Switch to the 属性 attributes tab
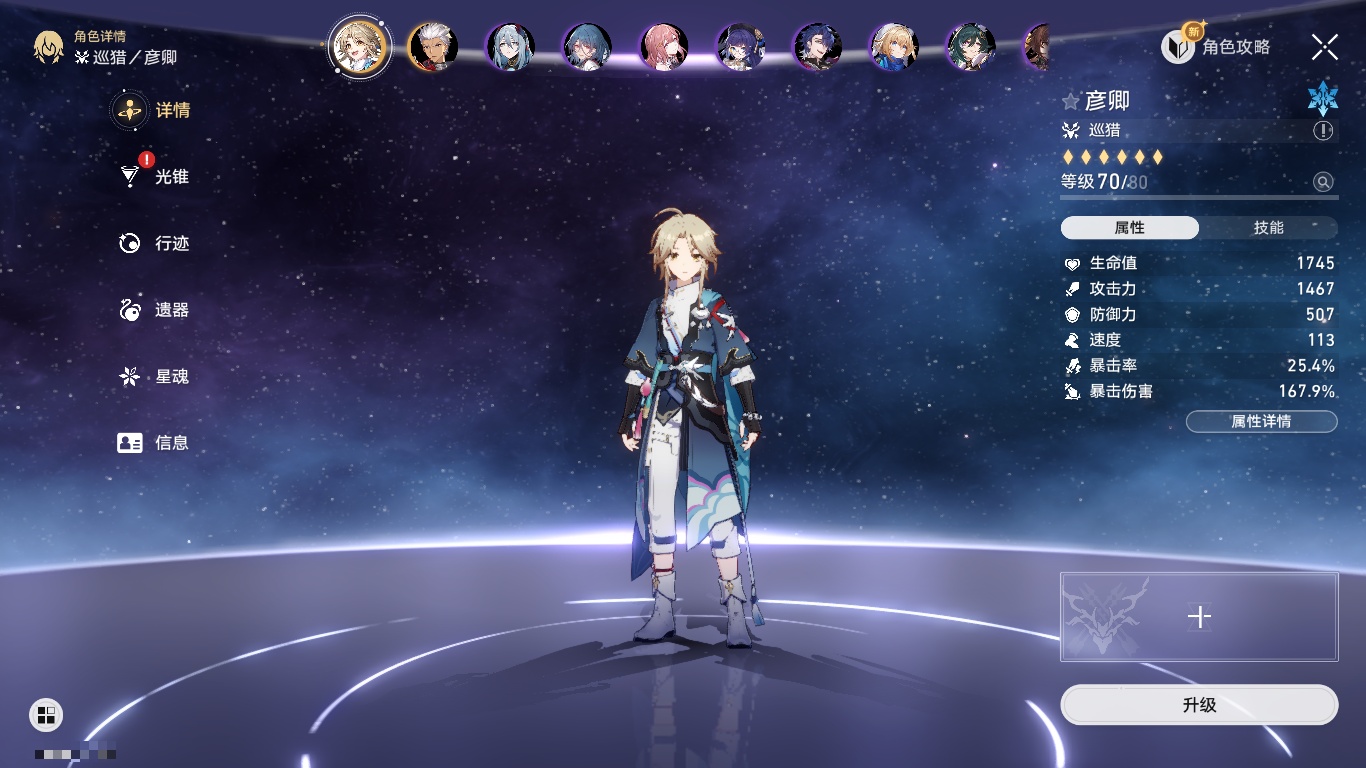This screenshot has width=1366, height=768. (1130, 228)
